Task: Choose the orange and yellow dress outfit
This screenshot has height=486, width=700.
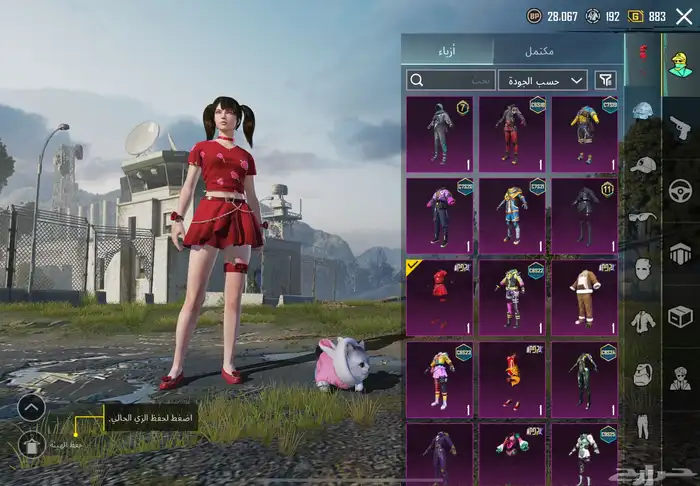Action: coord(512,380)
